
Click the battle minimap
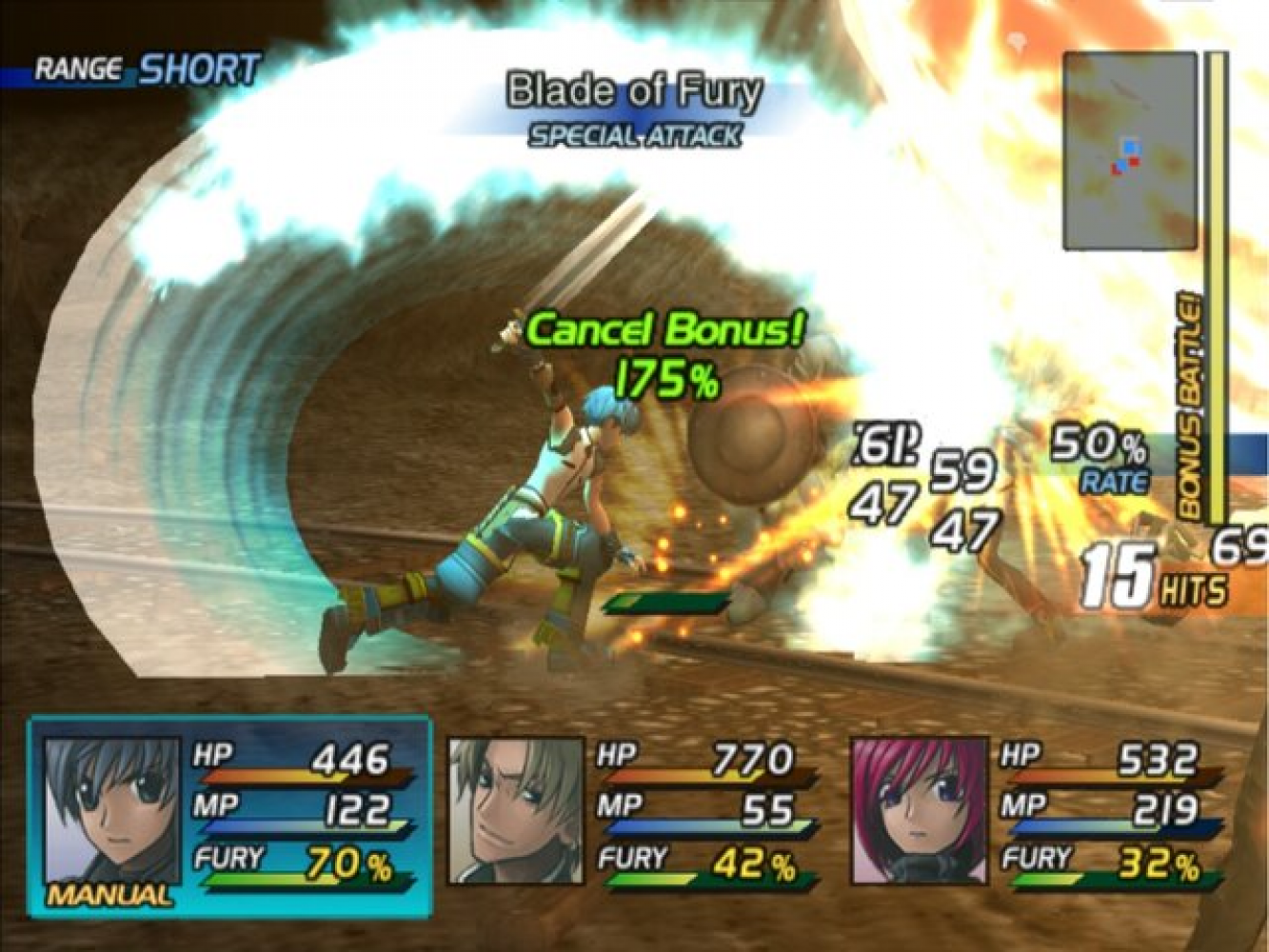click(x=1129, y=150)
